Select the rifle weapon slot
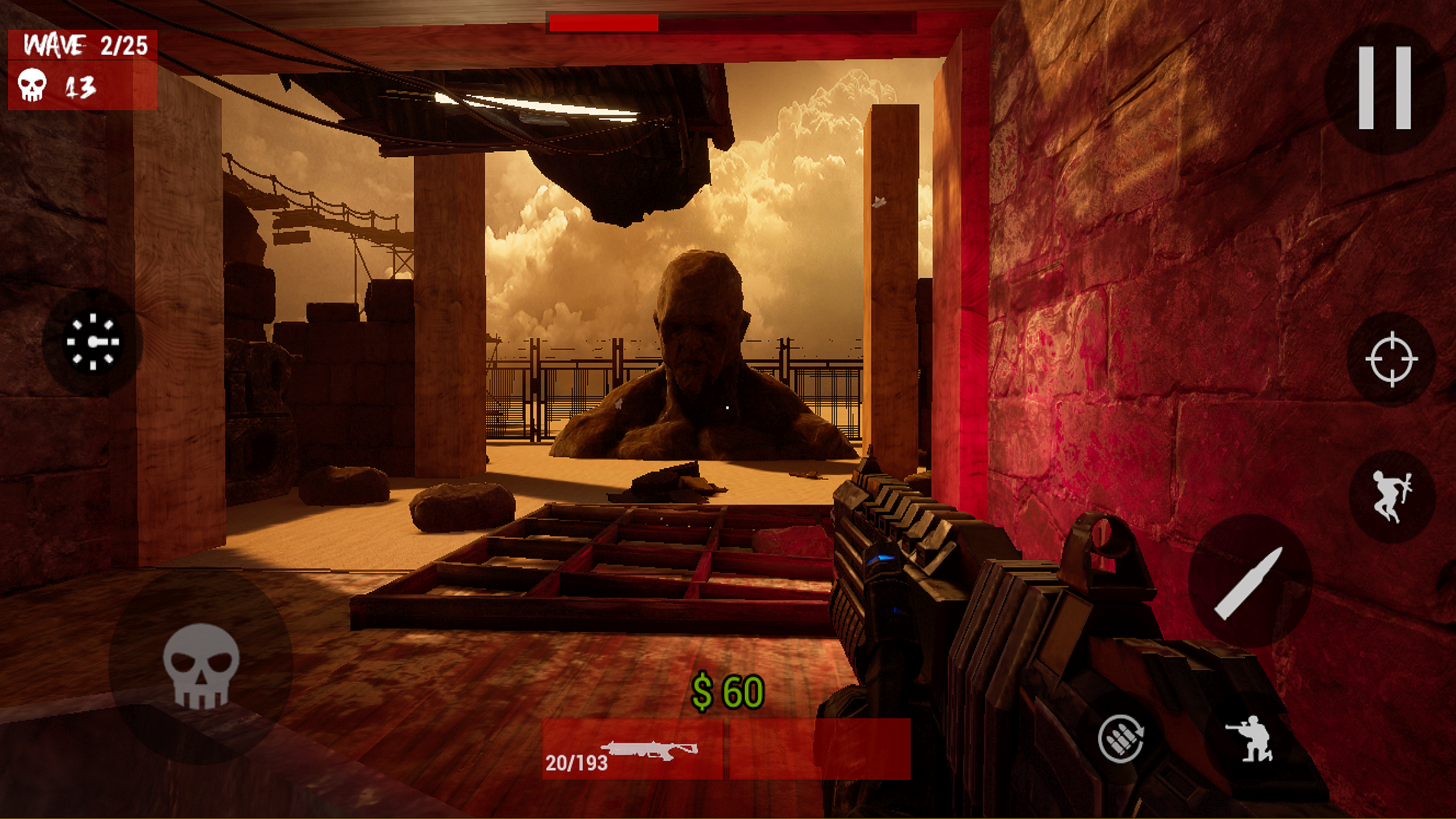Viewport: 1456px width, 819px height. pyautogui.click(x=632, y=750)
